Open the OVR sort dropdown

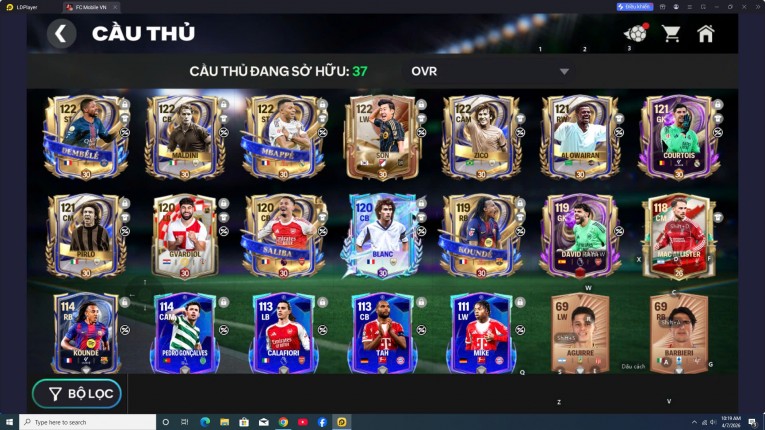[x=490, y=71]
